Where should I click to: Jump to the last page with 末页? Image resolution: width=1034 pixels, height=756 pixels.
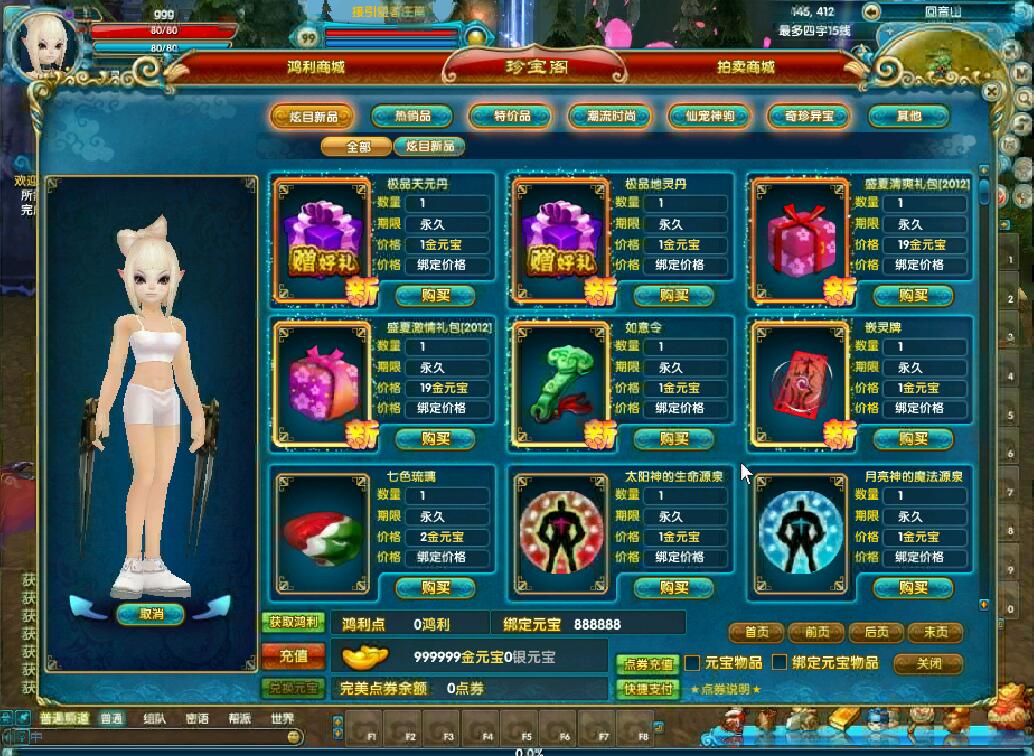(x=935, y=632)
